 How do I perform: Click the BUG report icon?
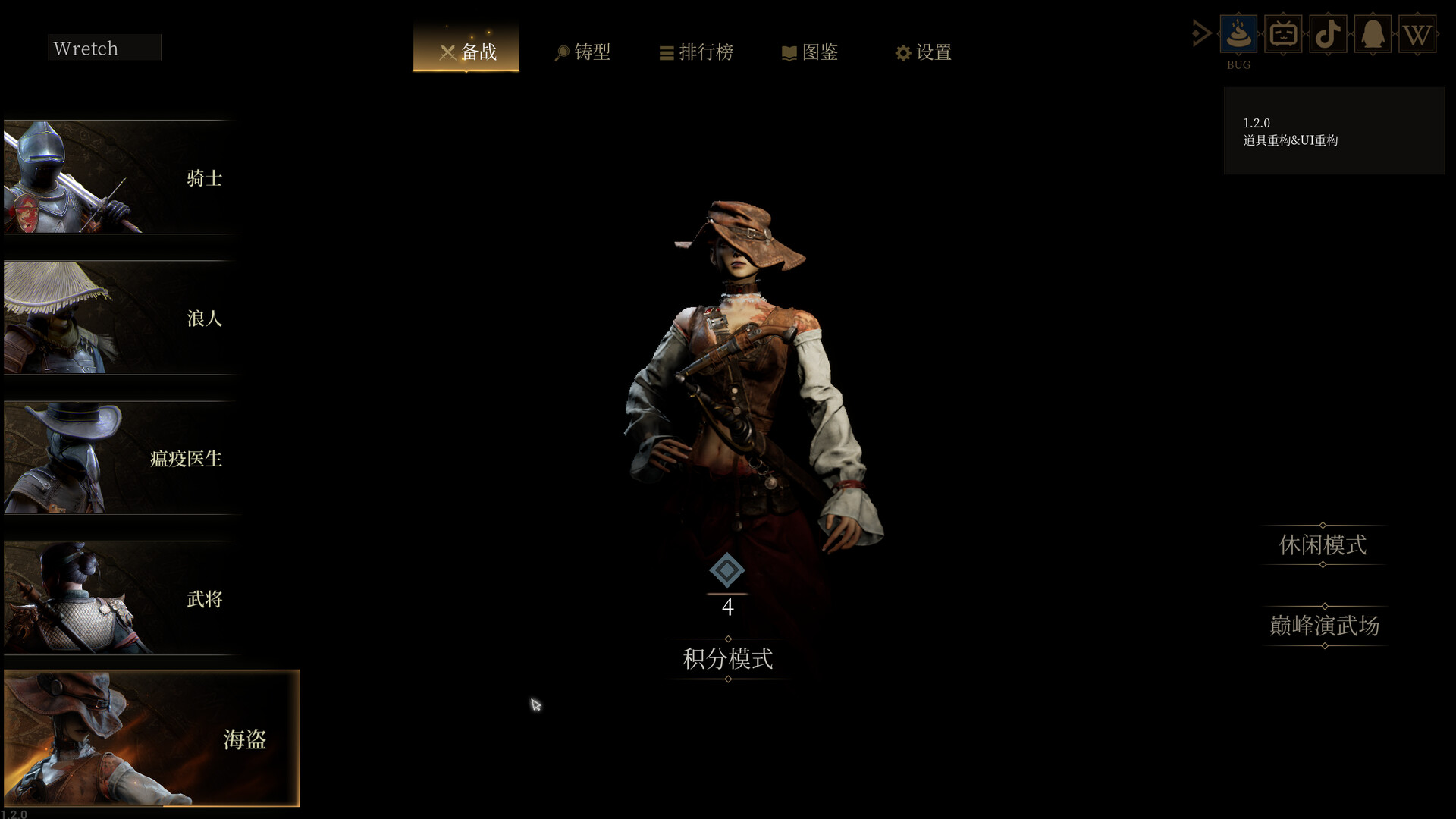pos(1238,33)
